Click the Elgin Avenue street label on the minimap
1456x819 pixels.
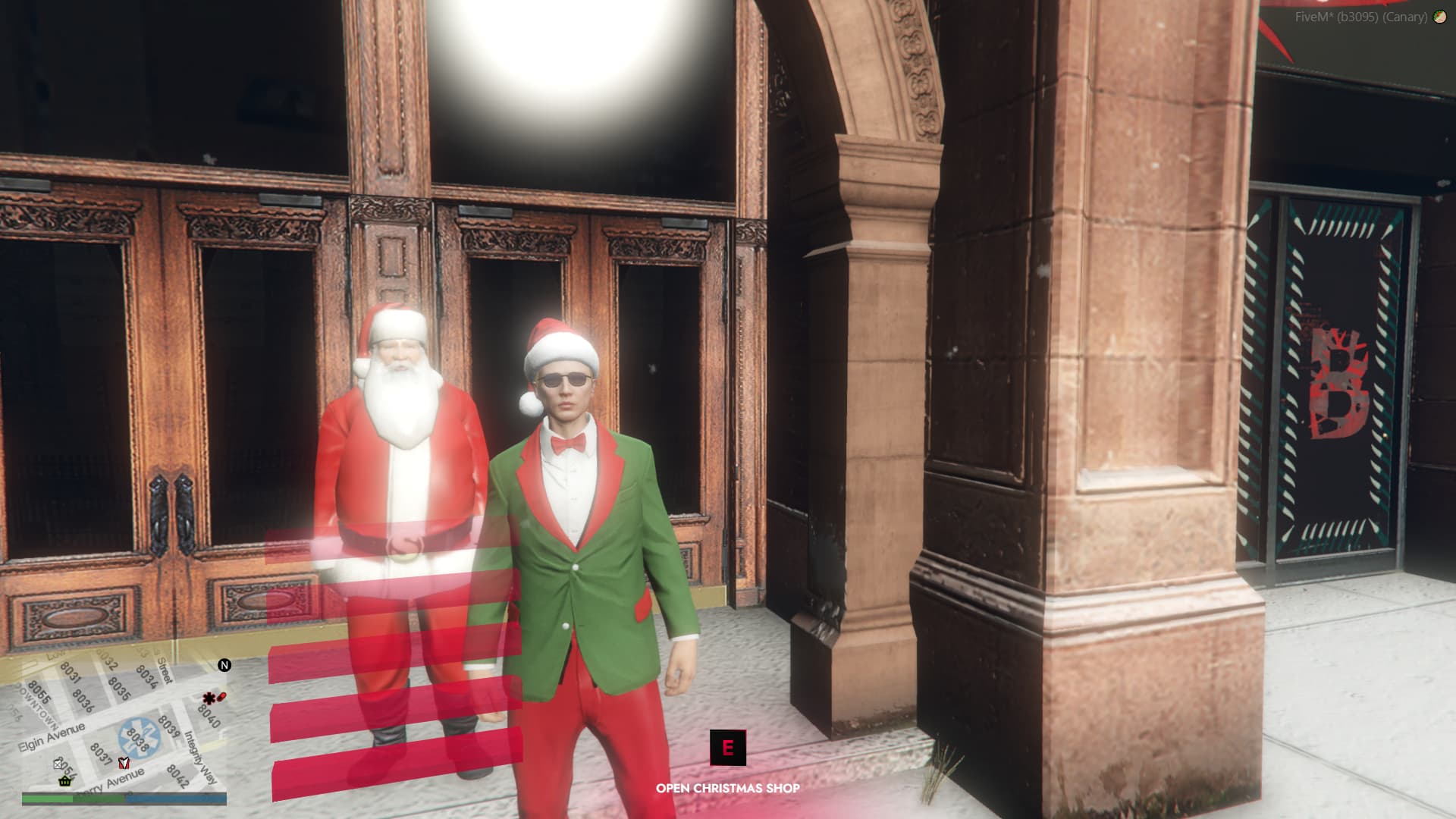[51, 736]
